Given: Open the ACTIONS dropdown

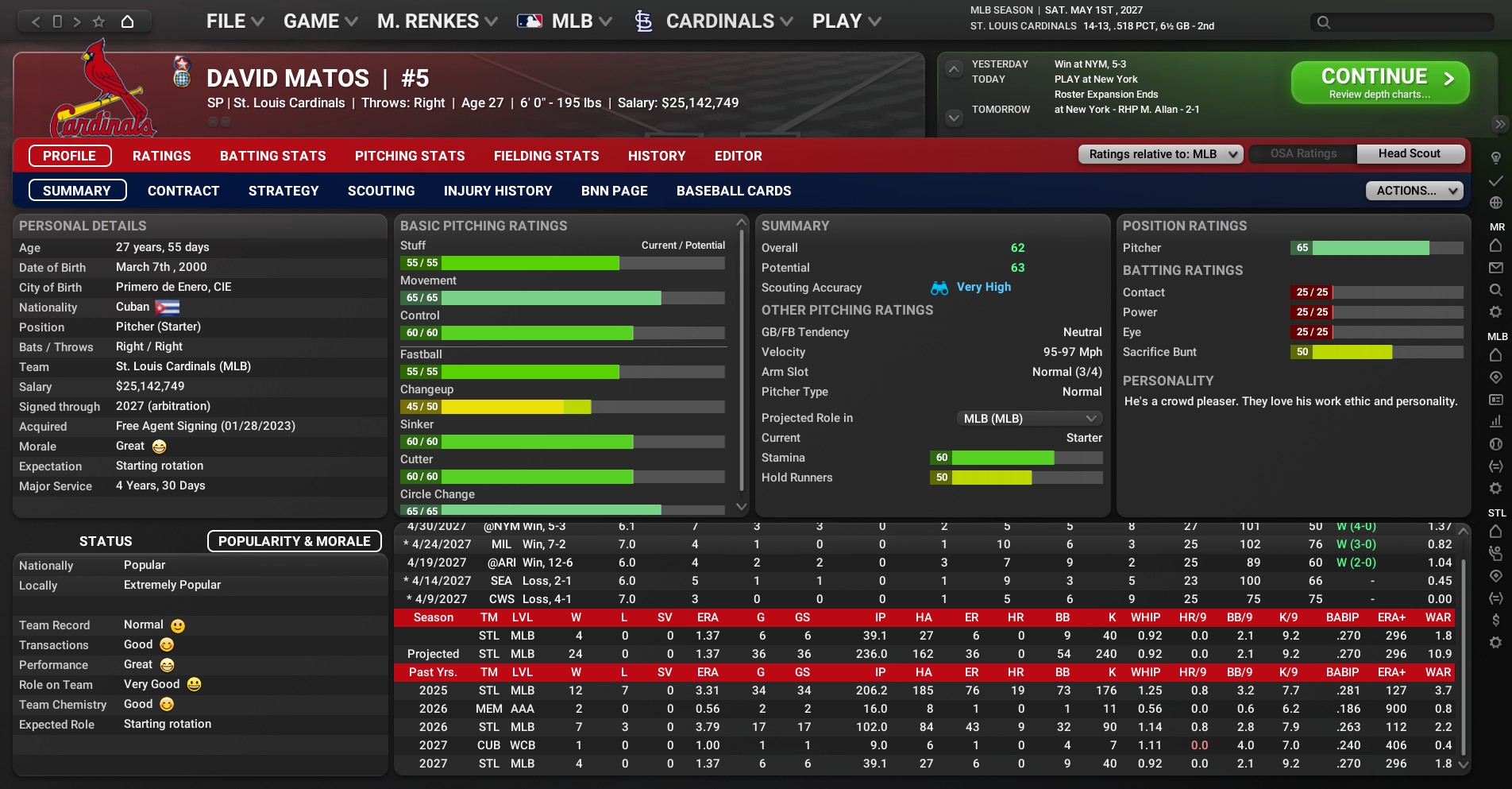Looking at the screenshot, I should pos(1414,191).
